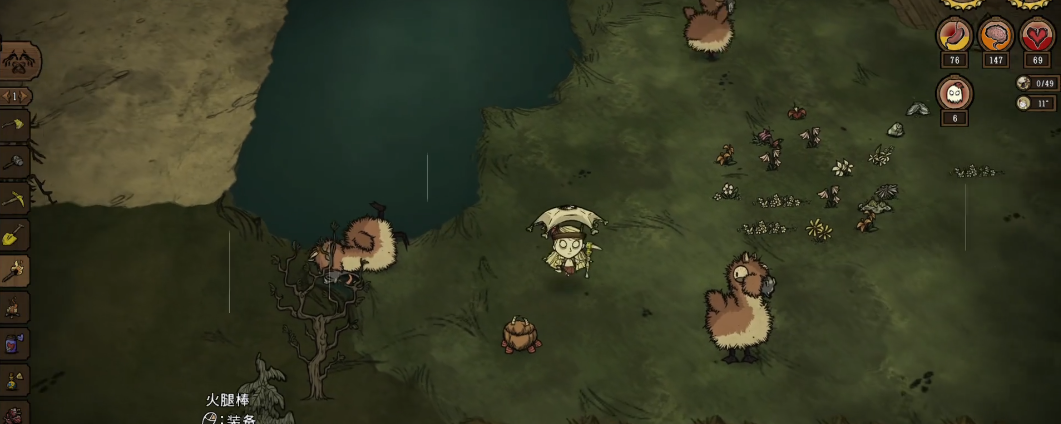Craft the pinned ham bat

13,270
